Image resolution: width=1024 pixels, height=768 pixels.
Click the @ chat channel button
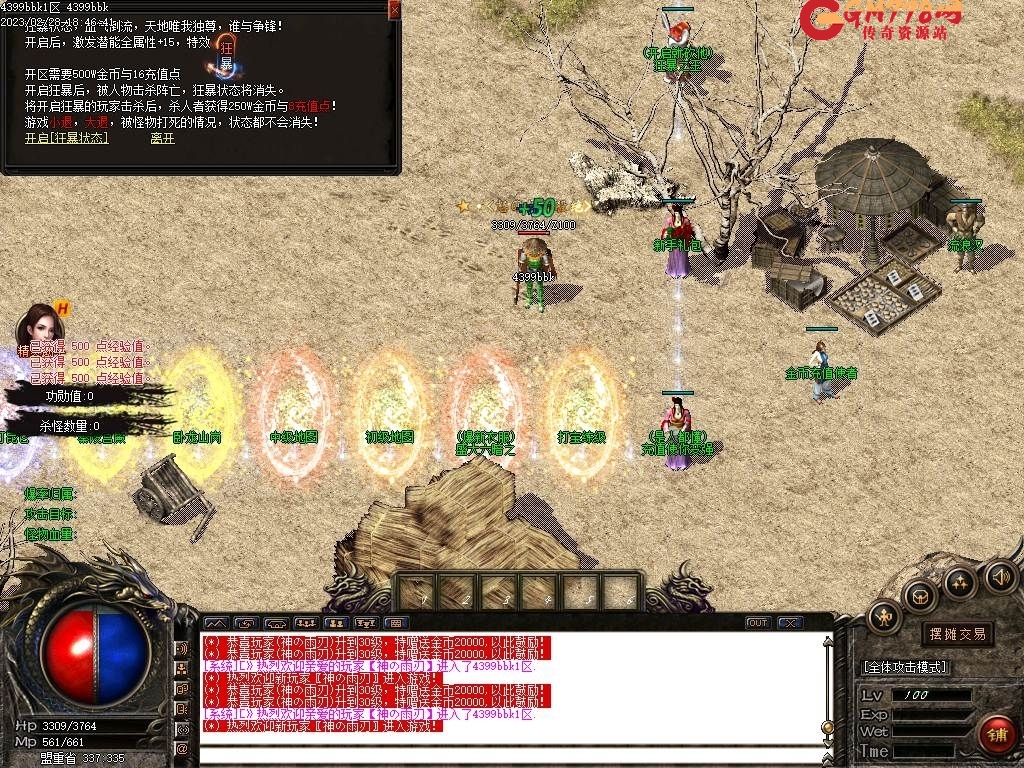(x=182, y=748)
